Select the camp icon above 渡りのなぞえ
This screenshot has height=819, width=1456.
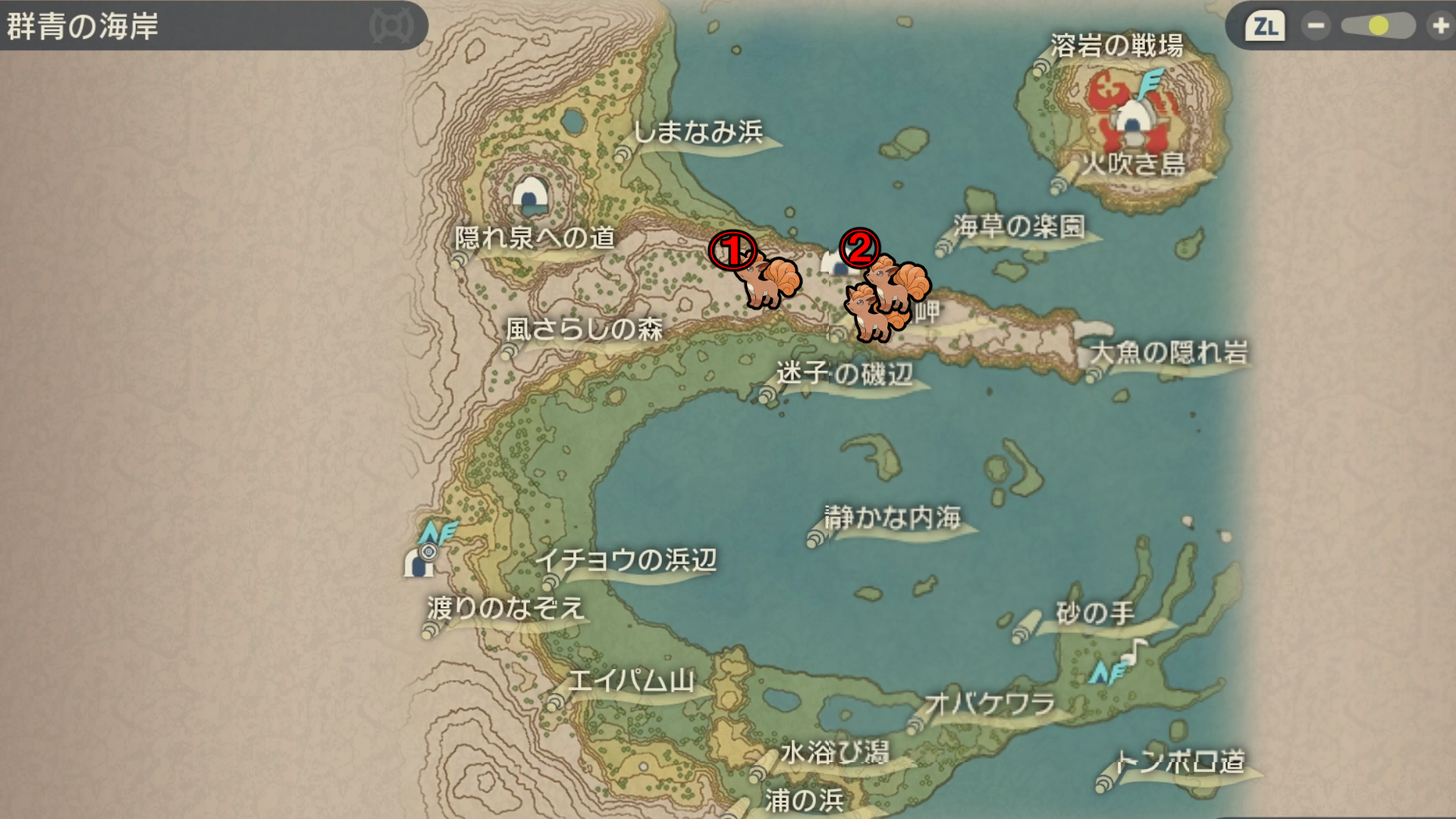(x=419, y=562)
